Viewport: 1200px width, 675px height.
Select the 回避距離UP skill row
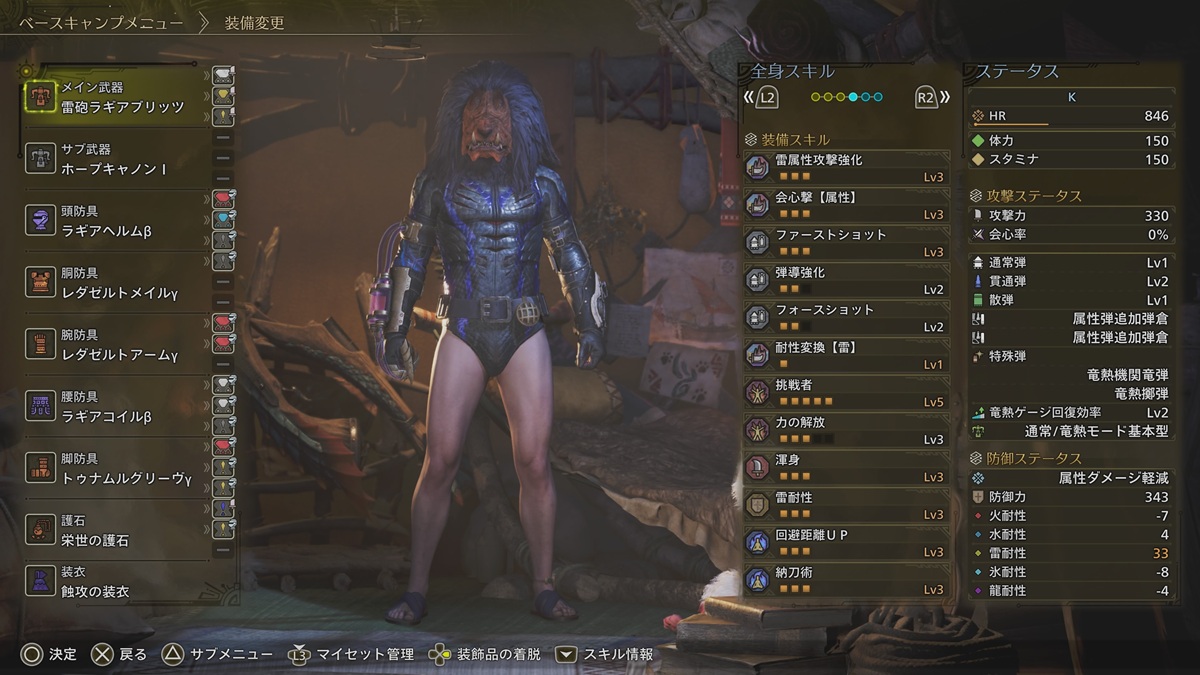coord(847,542)
